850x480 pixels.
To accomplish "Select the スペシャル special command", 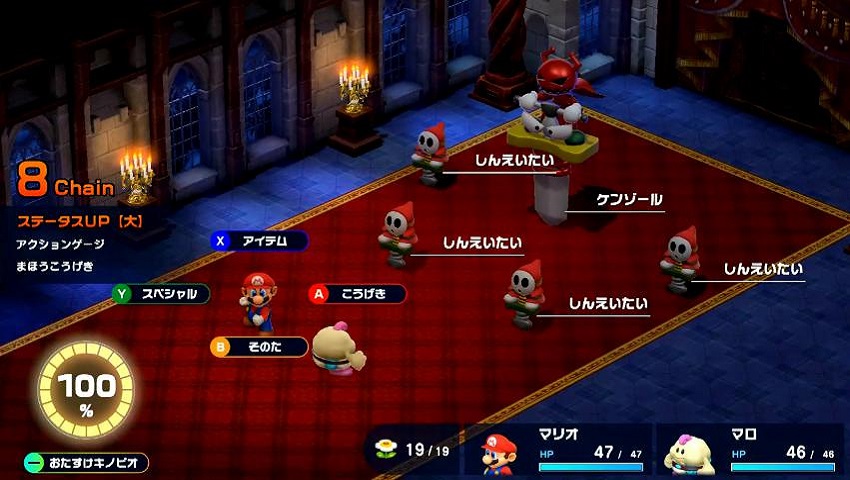I will [x=161, y=294].
